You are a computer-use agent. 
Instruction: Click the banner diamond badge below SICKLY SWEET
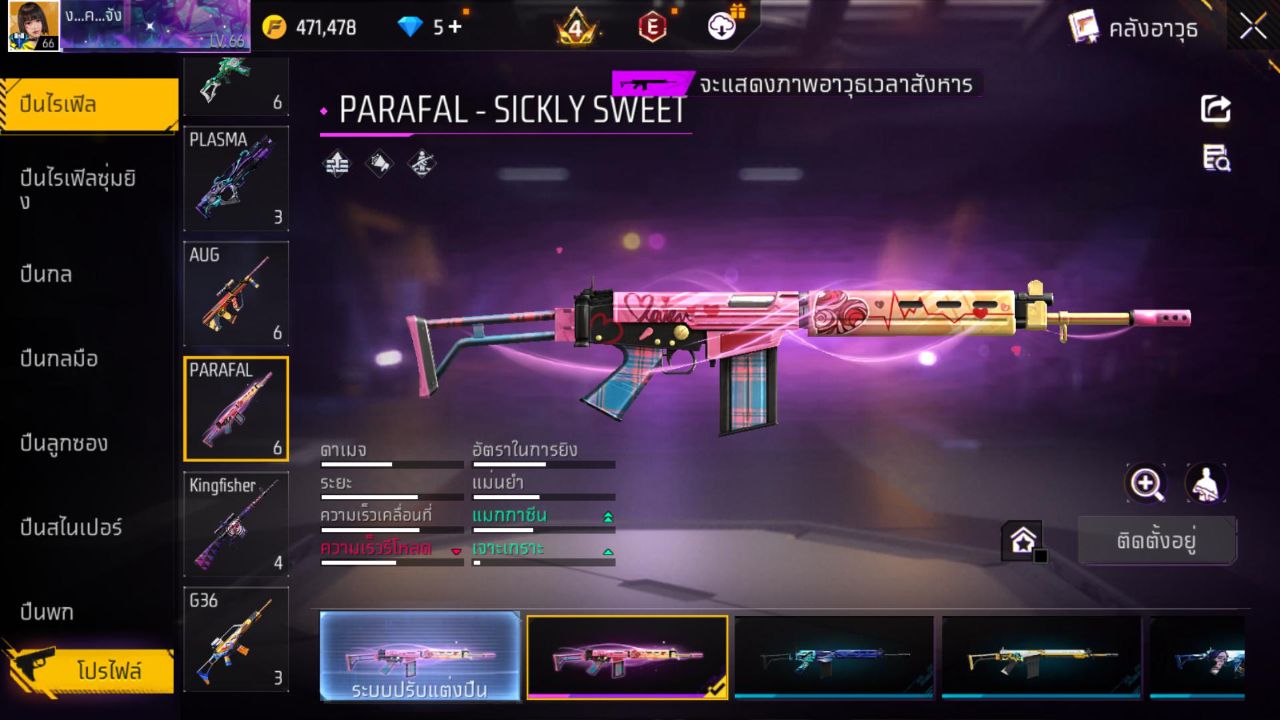pos(380,163)
